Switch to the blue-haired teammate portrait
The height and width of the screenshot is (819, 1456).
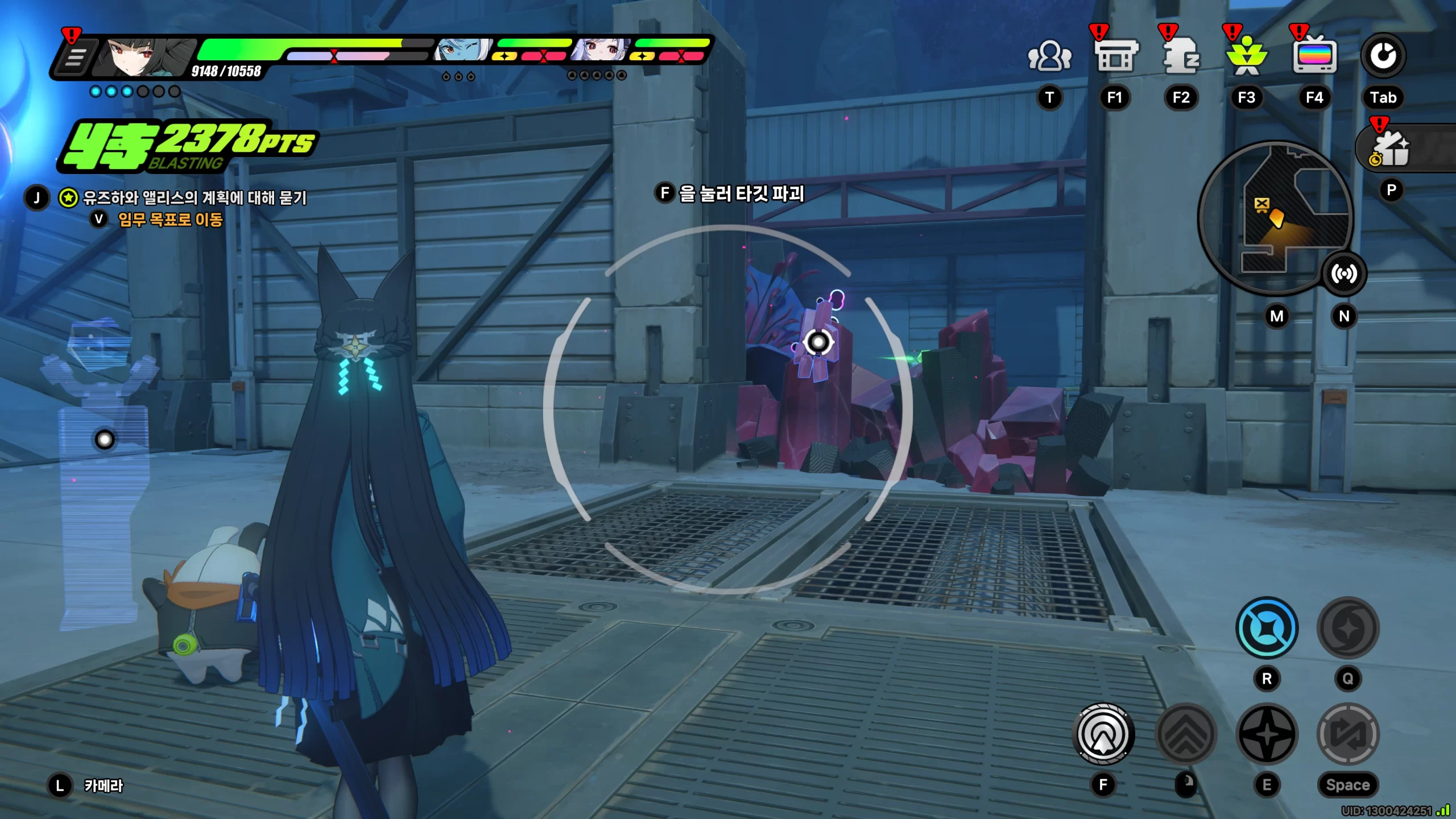pos(462,51)
